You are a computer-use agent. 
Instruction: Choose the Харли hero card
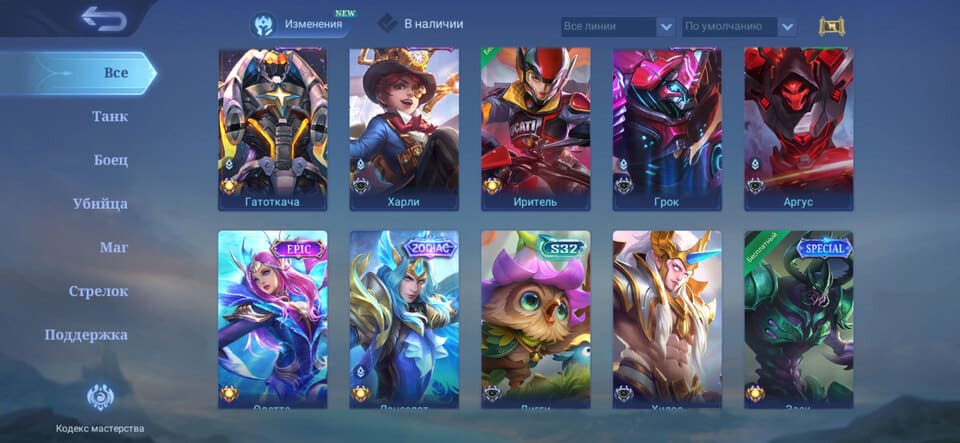pos(404,128)
